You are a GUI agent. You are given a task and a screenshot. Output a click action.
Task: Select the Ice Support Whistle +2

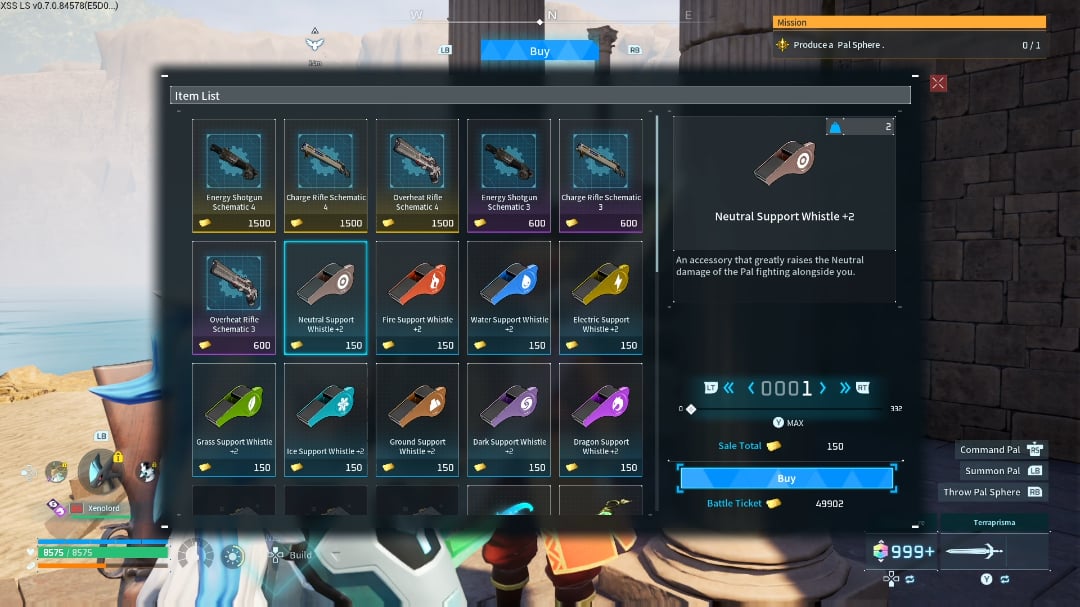tap(326, 419)
